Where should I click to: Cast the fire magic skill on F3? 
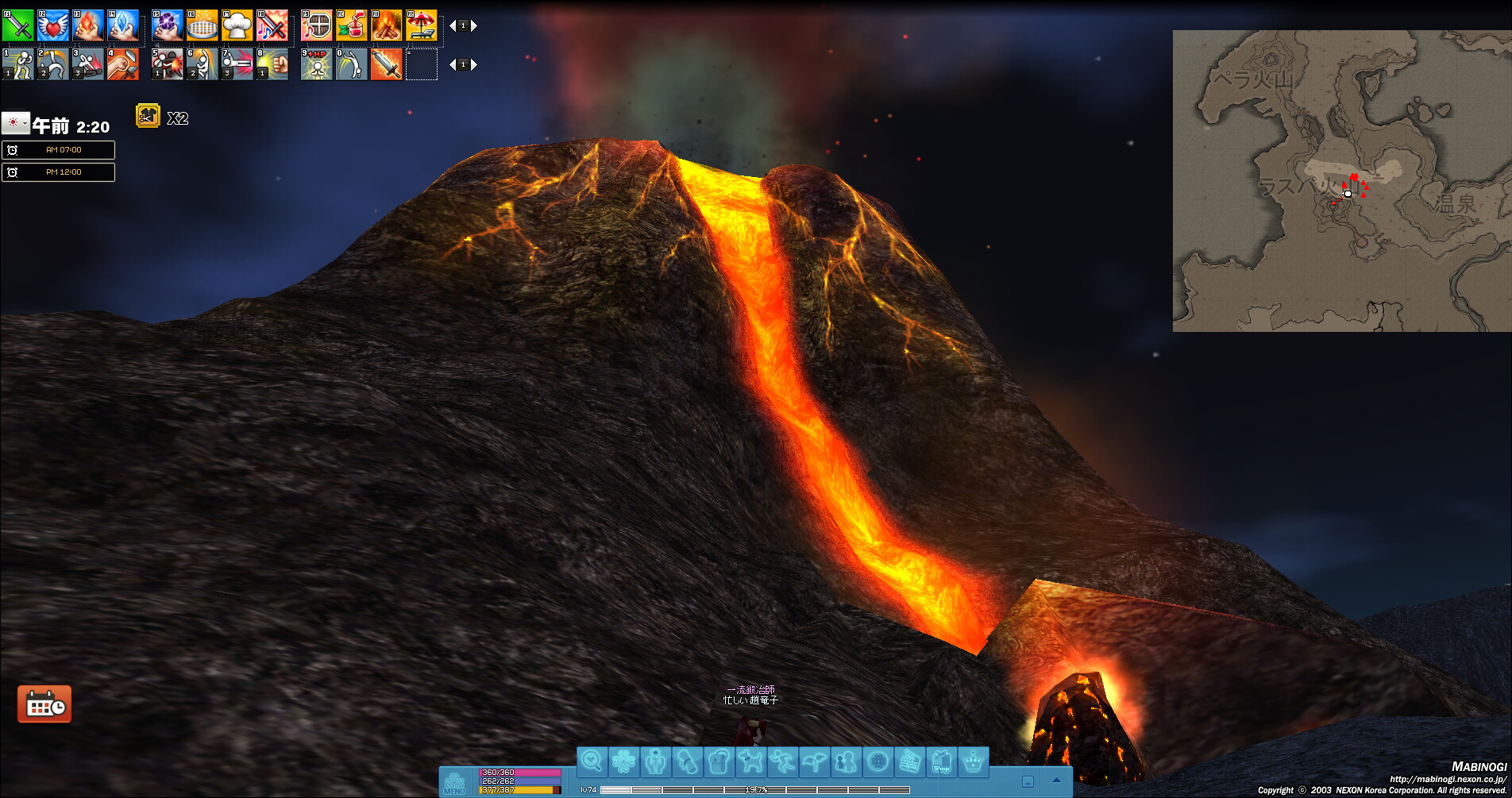(87, 25)
